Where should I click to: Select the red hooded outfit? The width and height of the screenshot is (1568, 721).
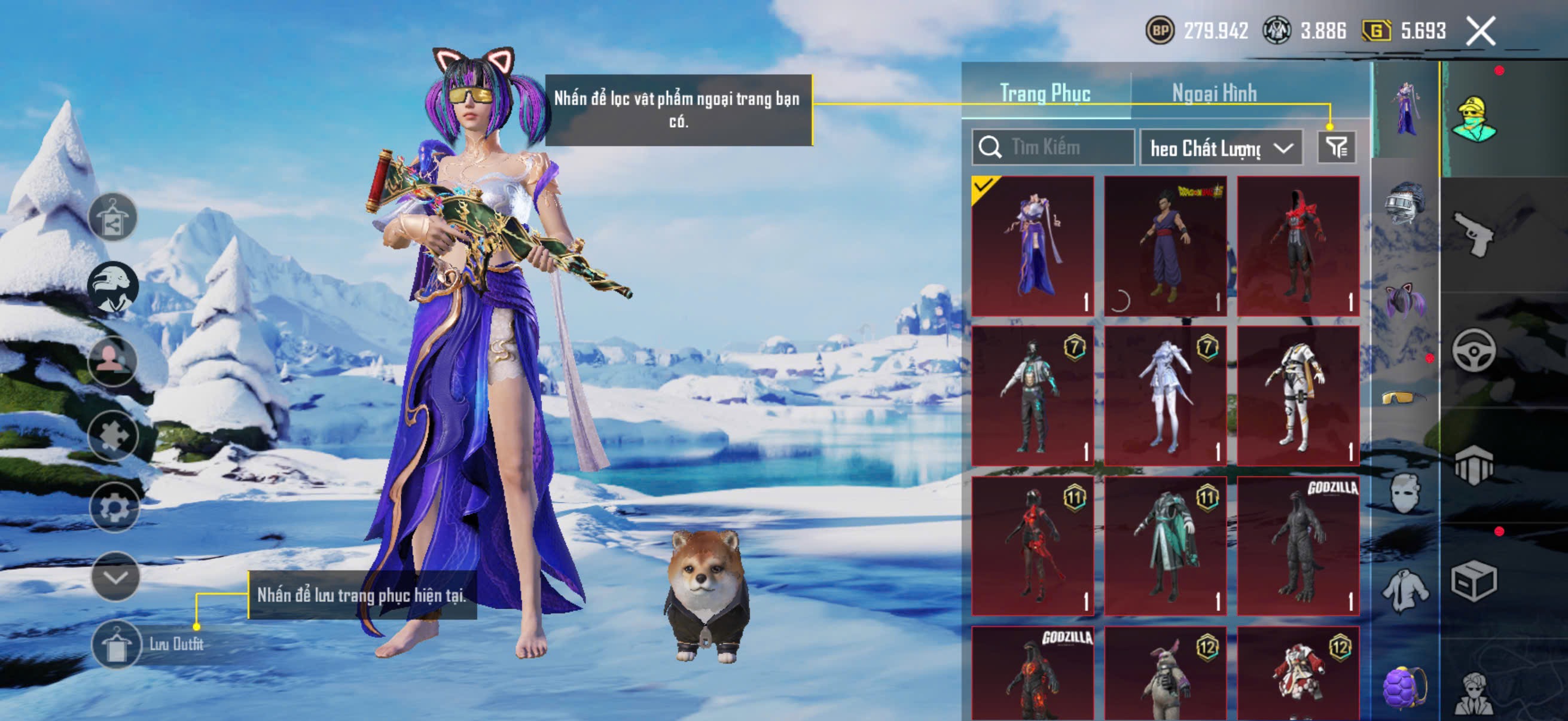[x=1298, y=246]
